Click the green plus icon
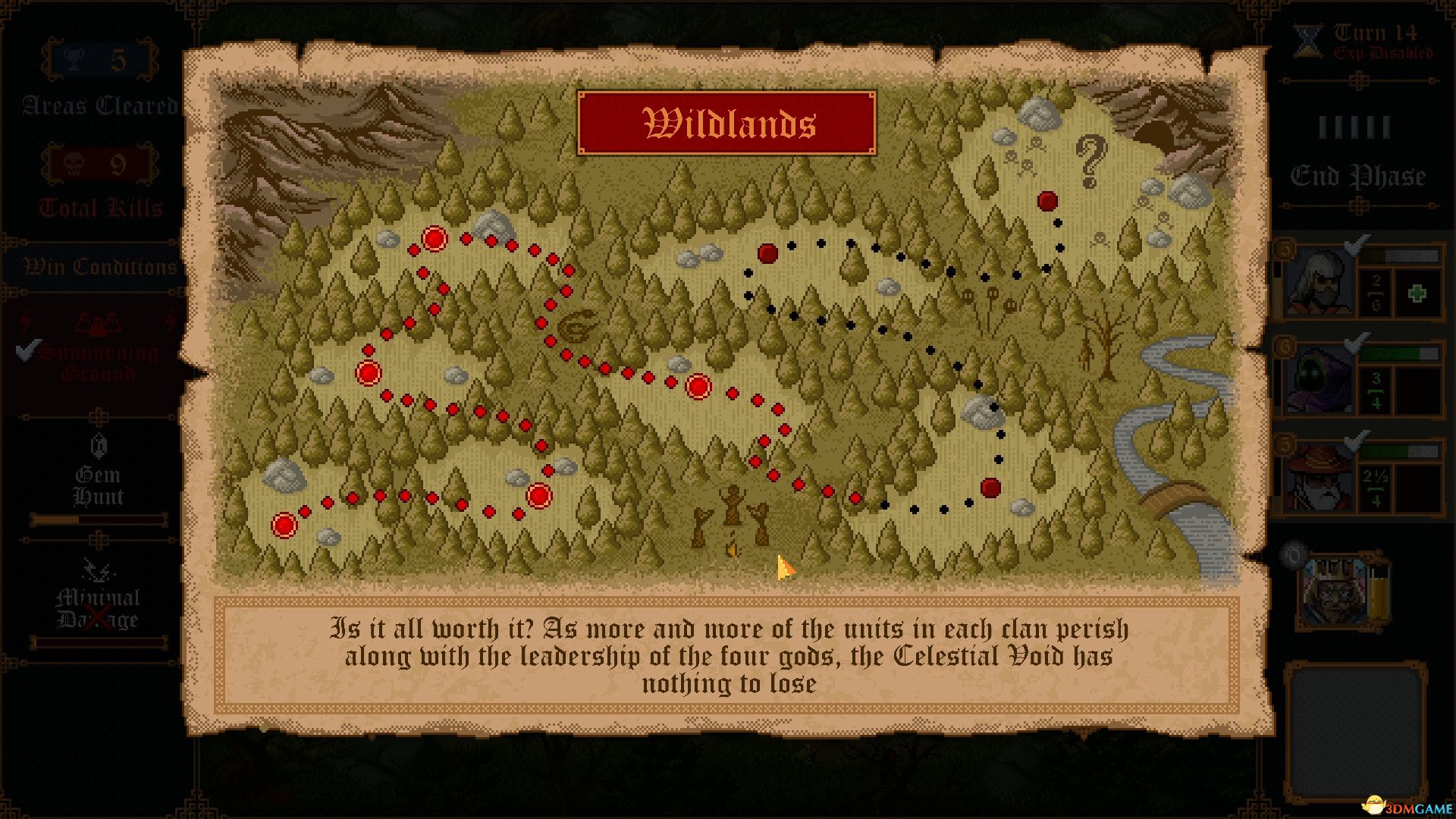 coord(1417,293)
